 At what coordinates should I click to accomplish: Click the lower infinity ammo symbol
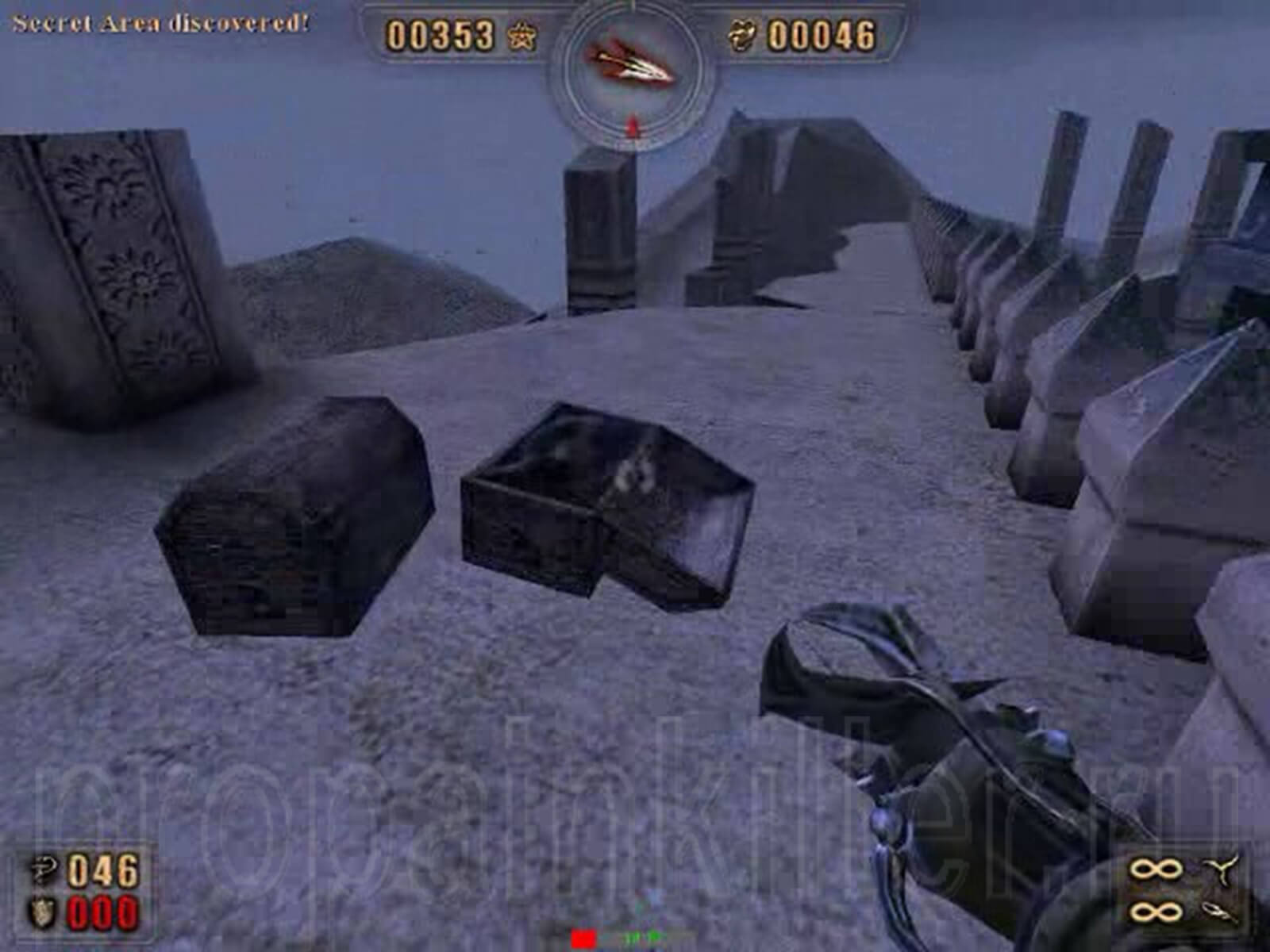[1155, 912]
